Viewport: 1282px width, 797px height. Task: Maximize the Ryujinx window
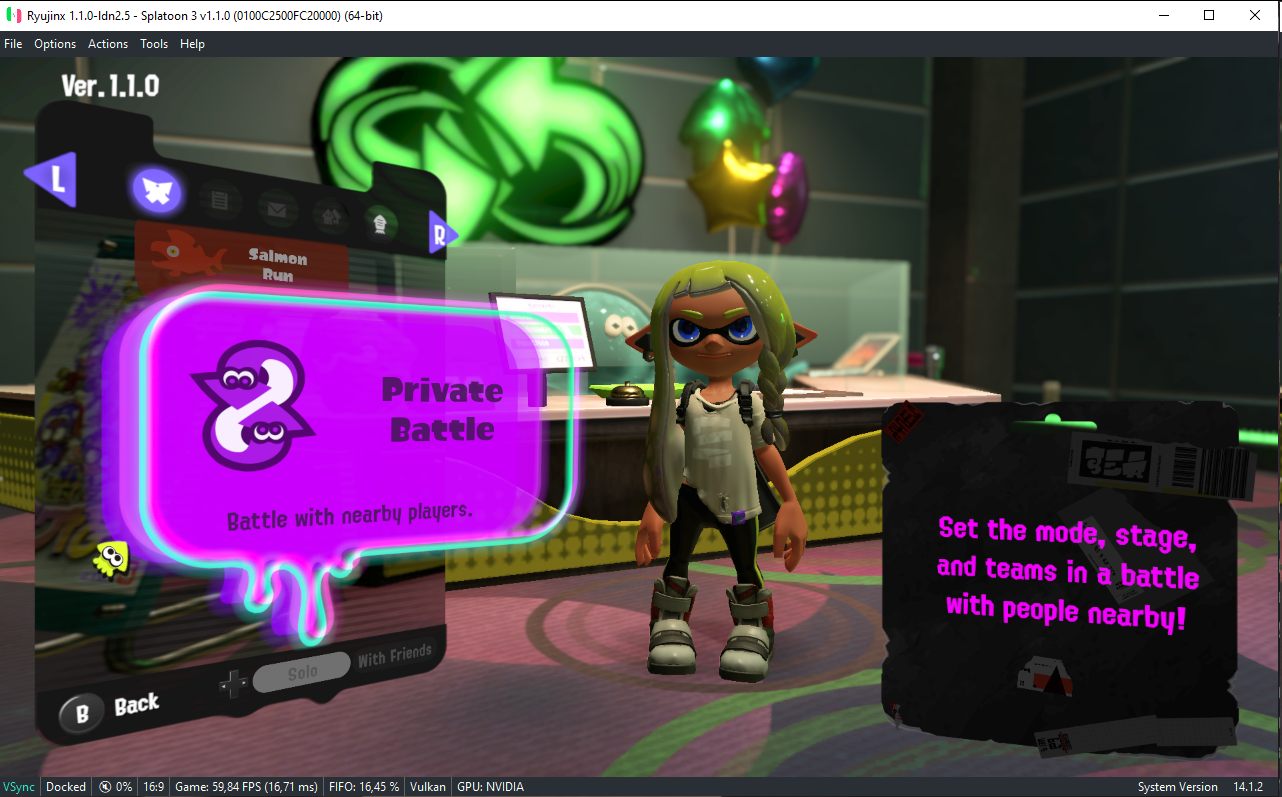pos(1209,15)
